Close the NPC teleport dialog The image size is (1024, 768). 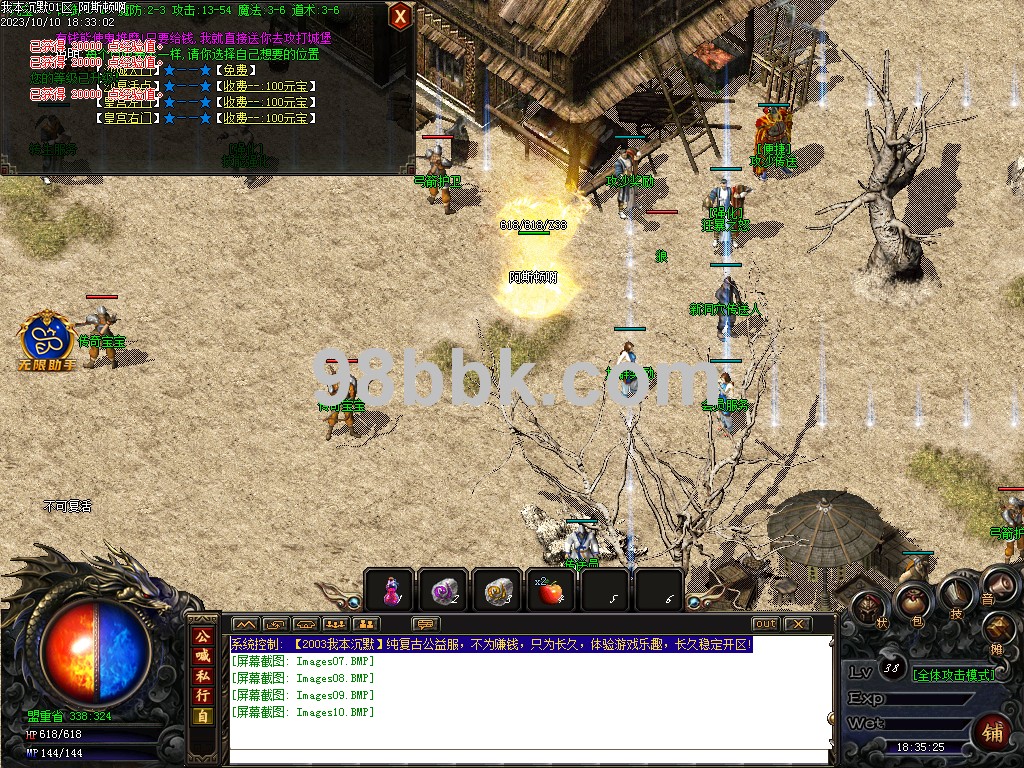click(x=400, y=16)
